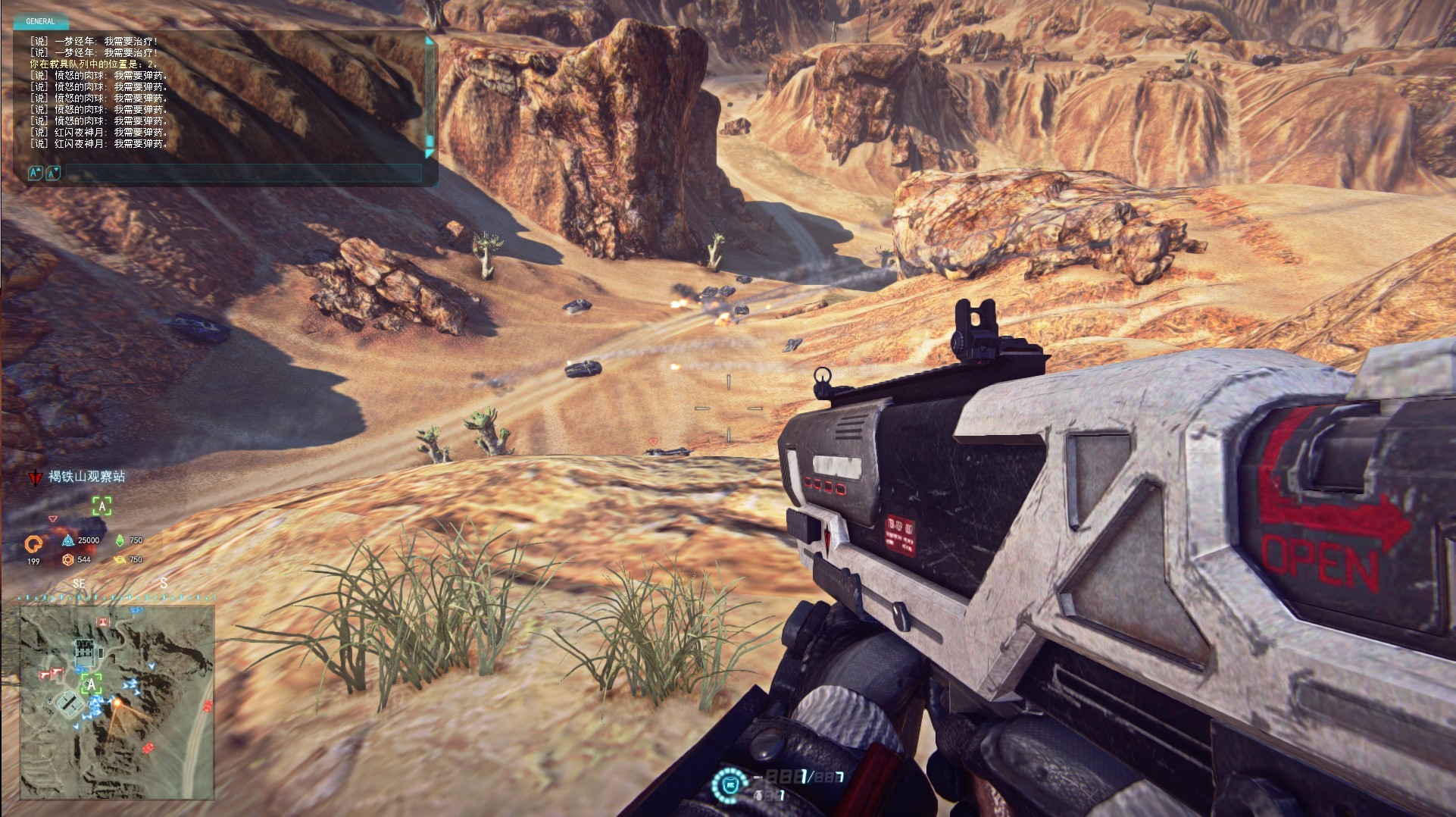The width and height of the screenshot is (1456, 817).
Task: Click the chat scroll-down arrow
Action: (x=430, y=152)
